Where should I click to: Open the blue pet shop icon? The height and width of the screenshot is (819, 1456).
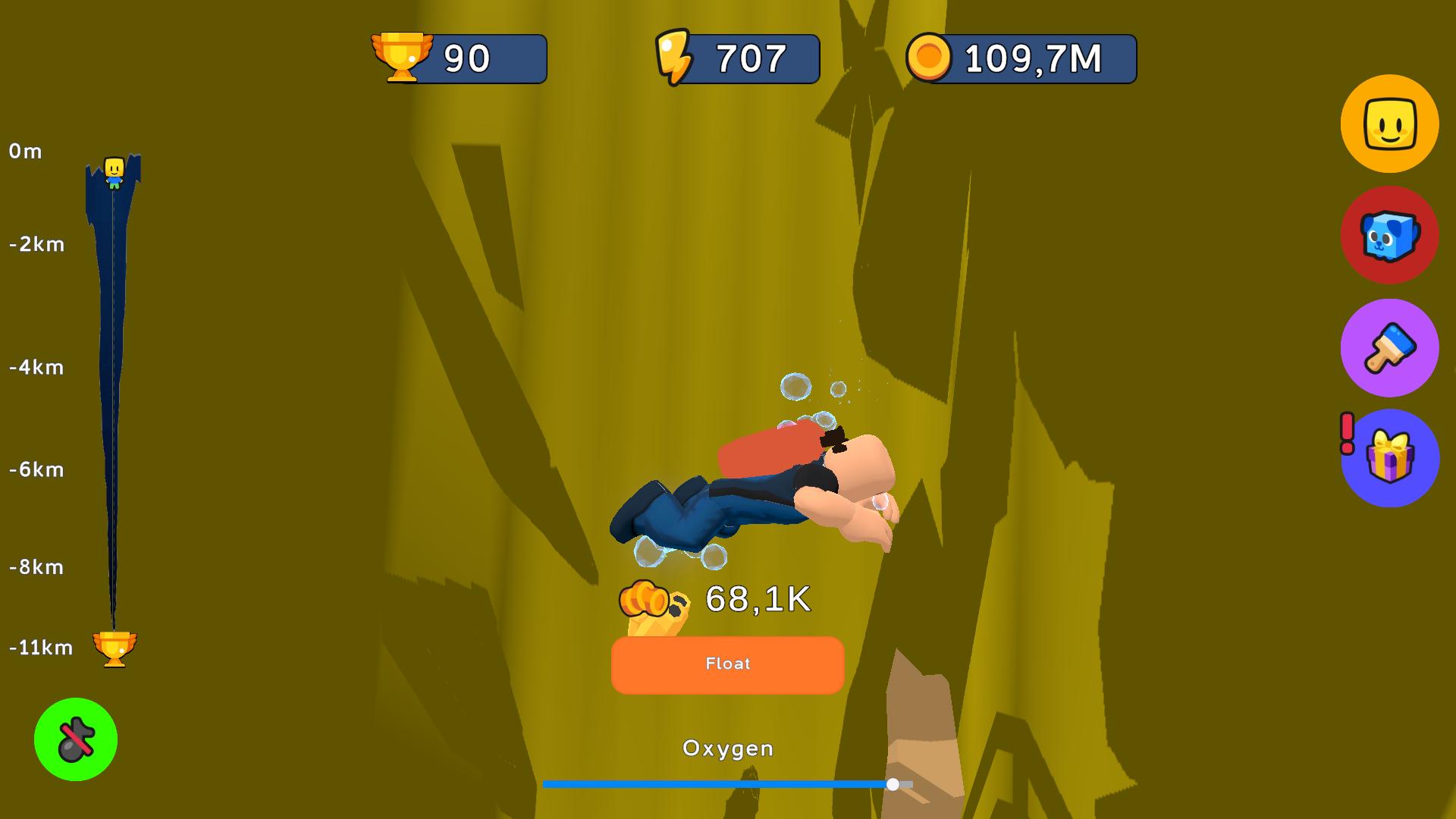(1389, 236)
